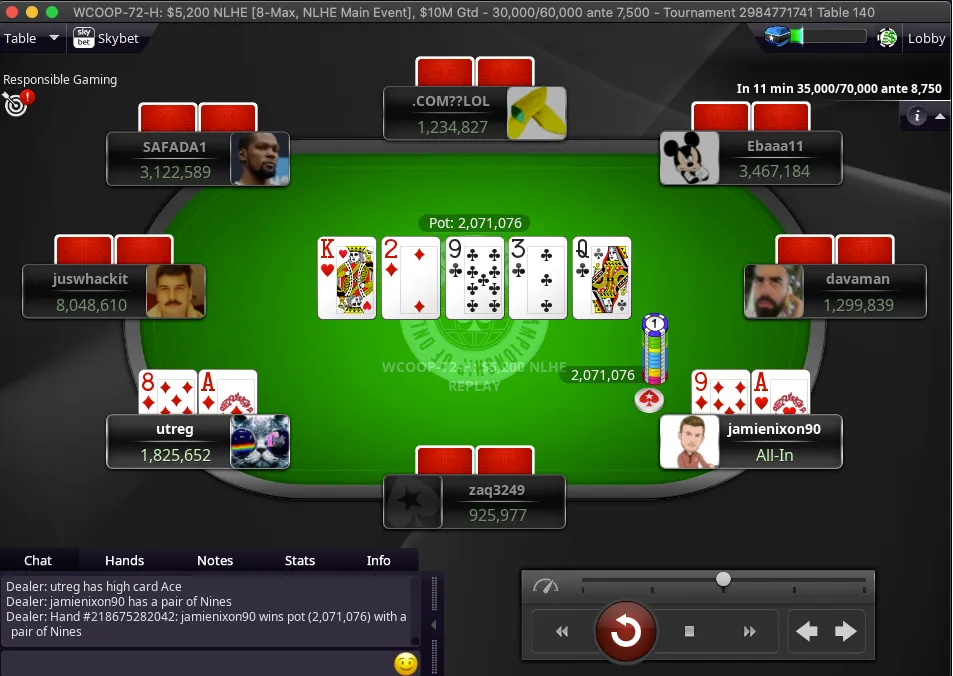The image size is (953, 676).
Task: Show the Info tab
Action: pos(378,561)
